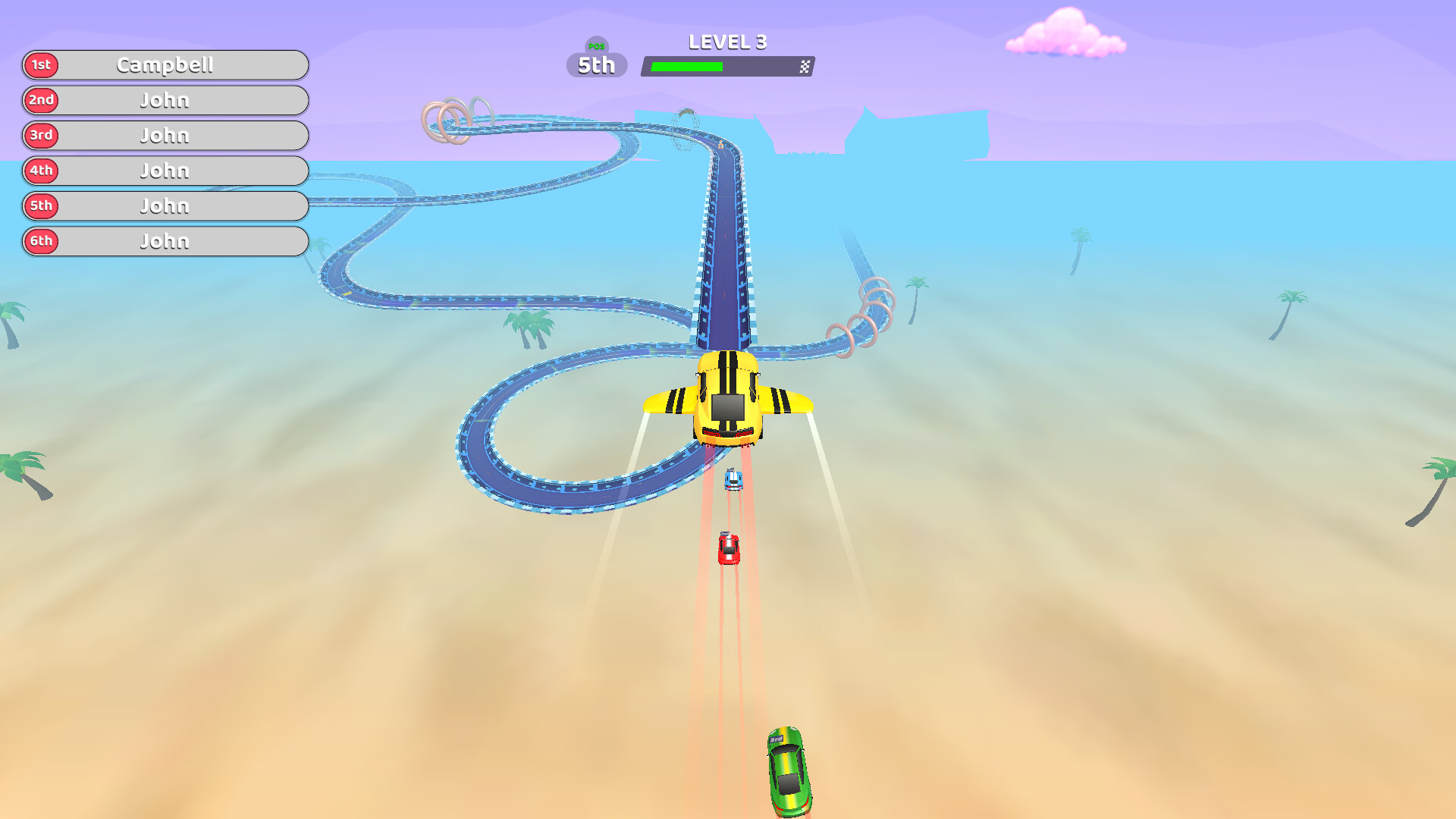This screenshot has width=1456, height=819.
Task: Click the 5th position indicator bubble
Action: (596, 67)
